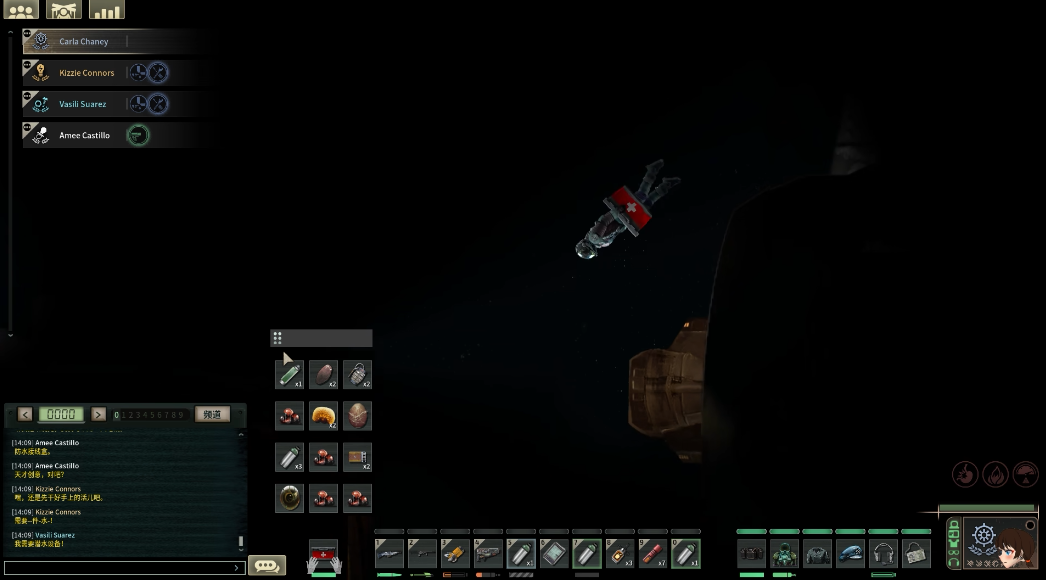Image resolution: width=1046 pixels, height=580 pixels.
Task: Select the diving suit equipment slot
Action: (784, 553)
